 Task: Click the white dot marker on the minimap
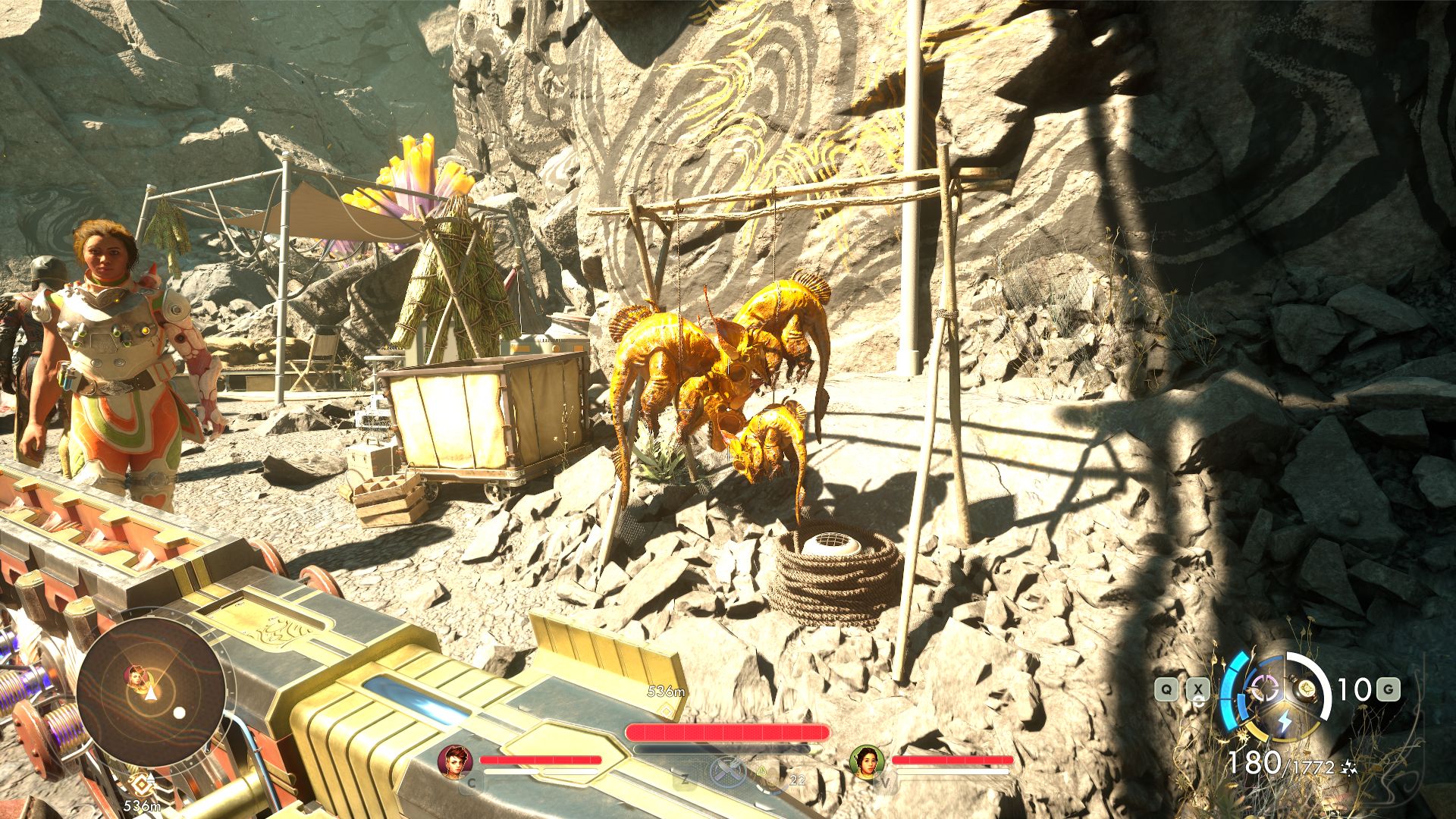pyautogui.click(x=180, y=712)
